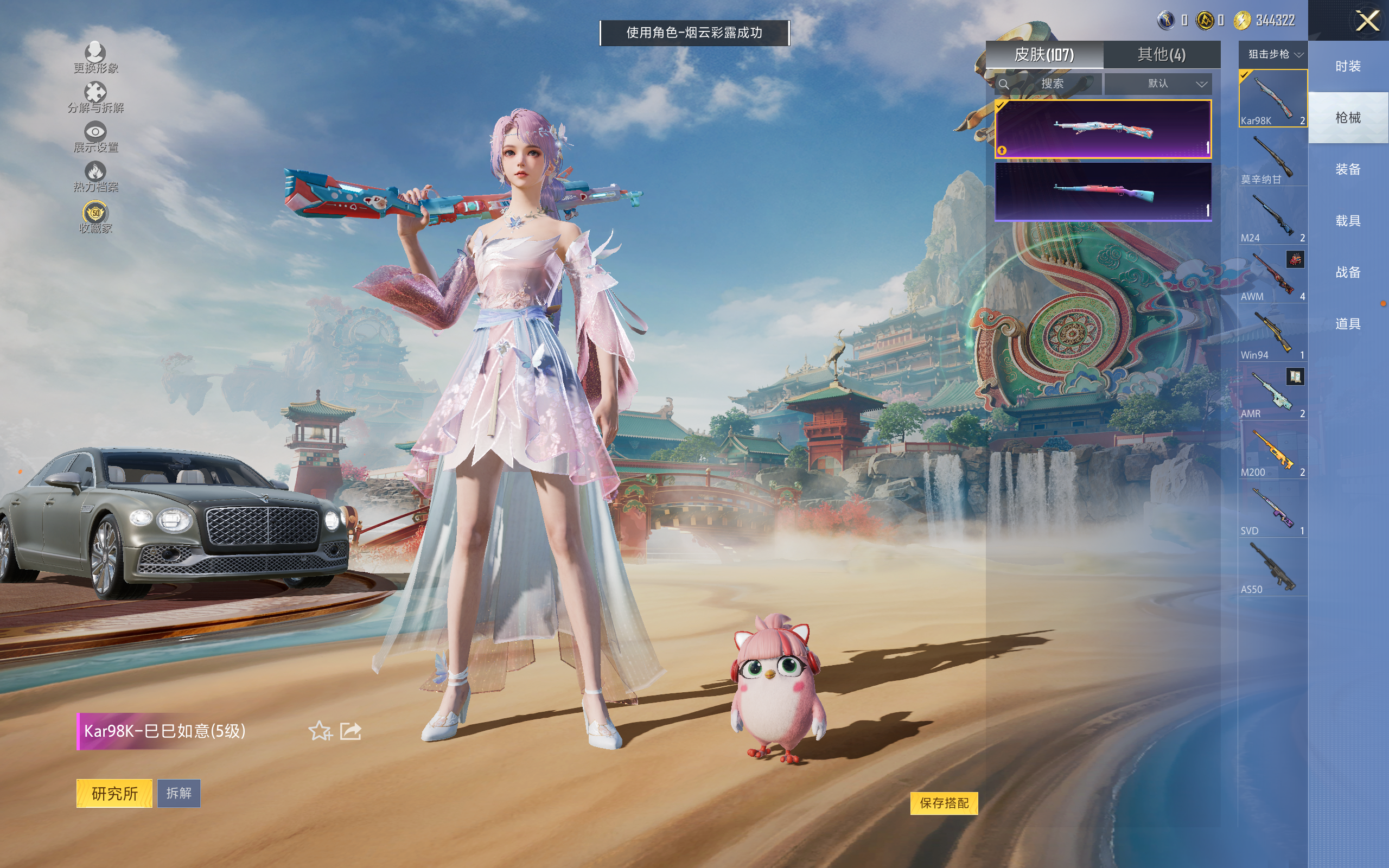Open the 狙击步枪 weapon type dropdown
This screenshot has width=1389, height=868.
(1272, 55)
